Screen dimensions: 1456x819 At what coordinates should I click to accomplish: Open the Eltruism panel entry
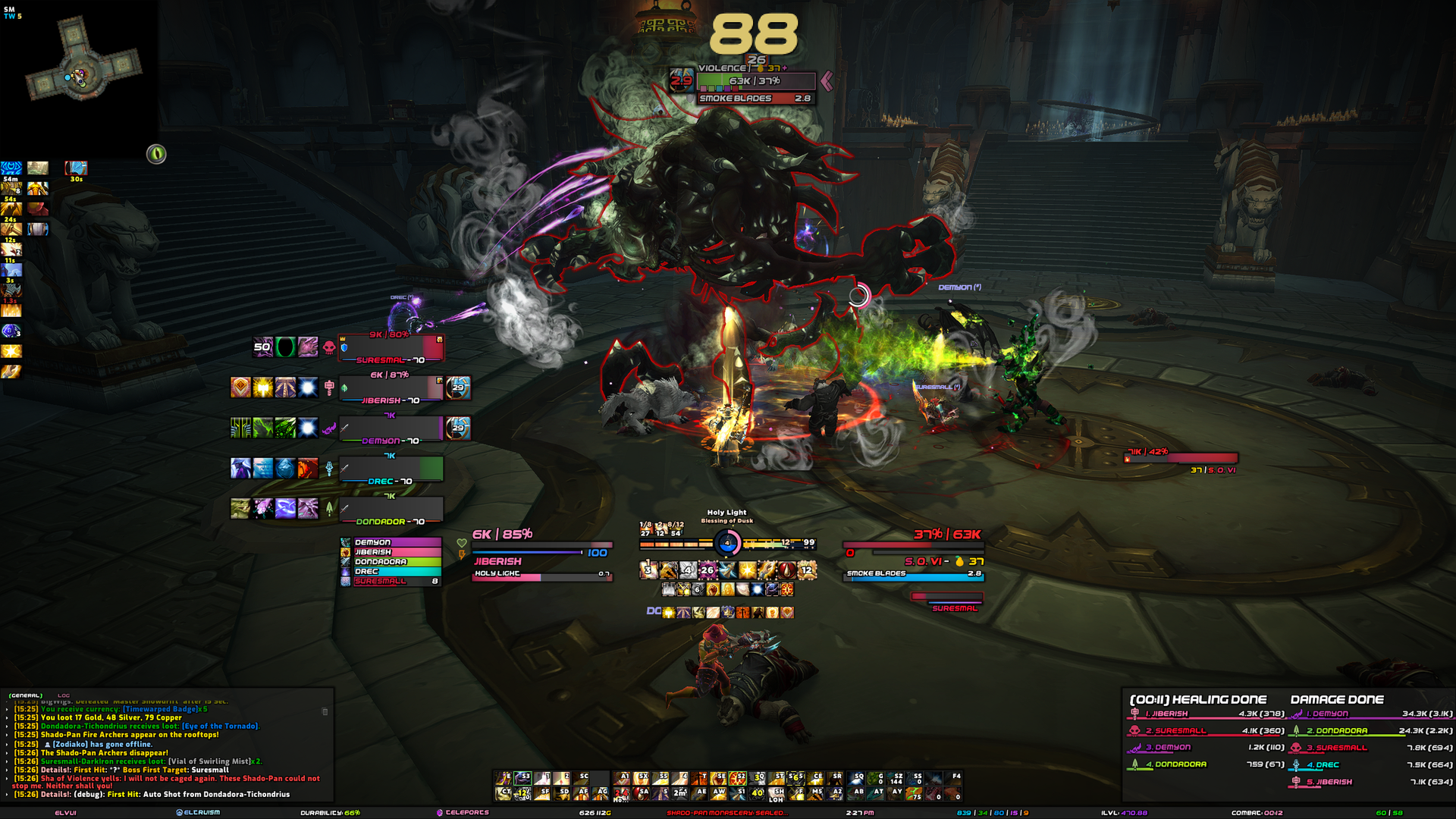(x=199, y=813)
